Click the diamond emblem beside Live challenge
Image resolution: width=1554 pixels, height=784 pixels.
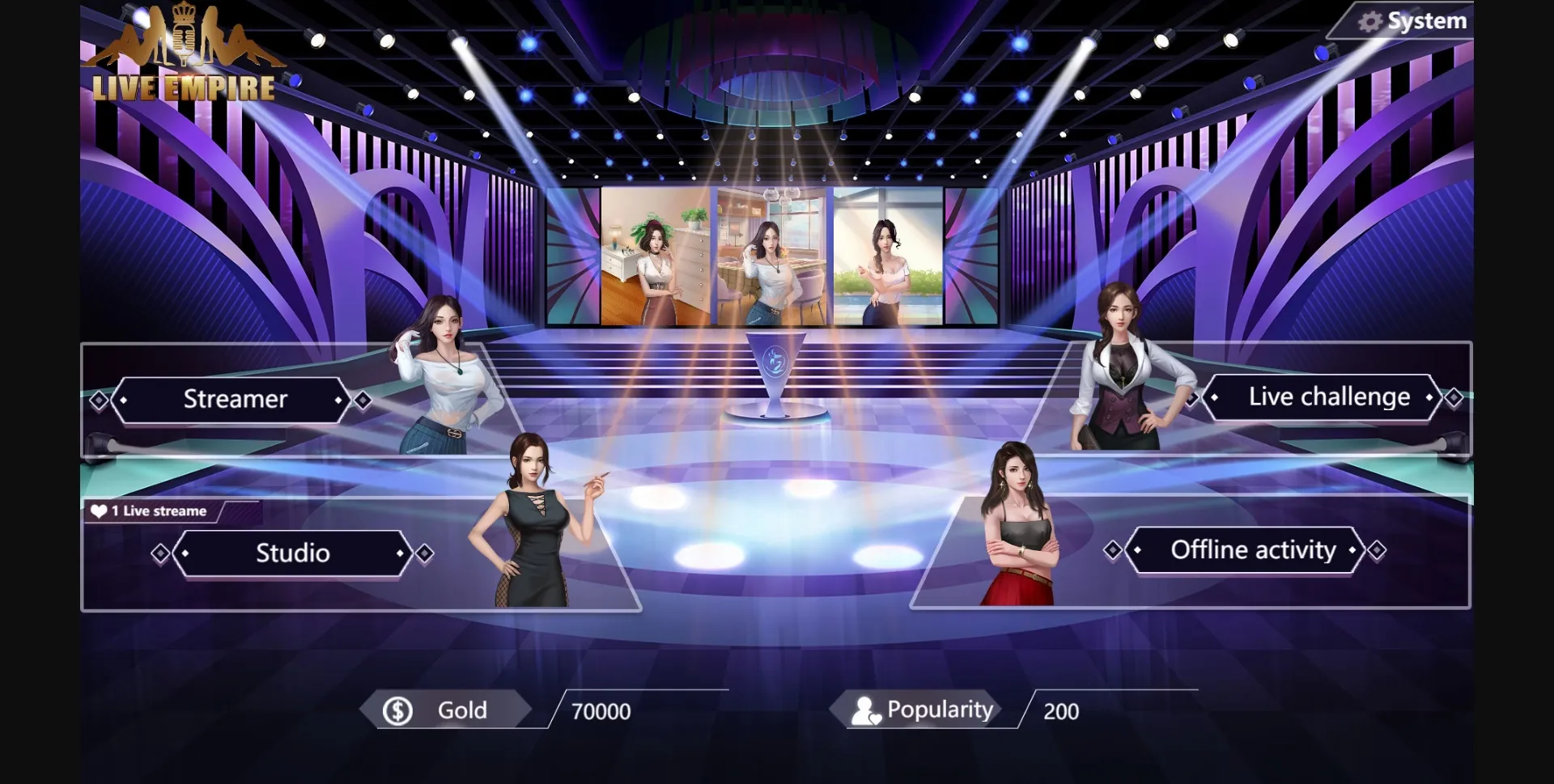pyautogui.click(x=1454, y=397)
